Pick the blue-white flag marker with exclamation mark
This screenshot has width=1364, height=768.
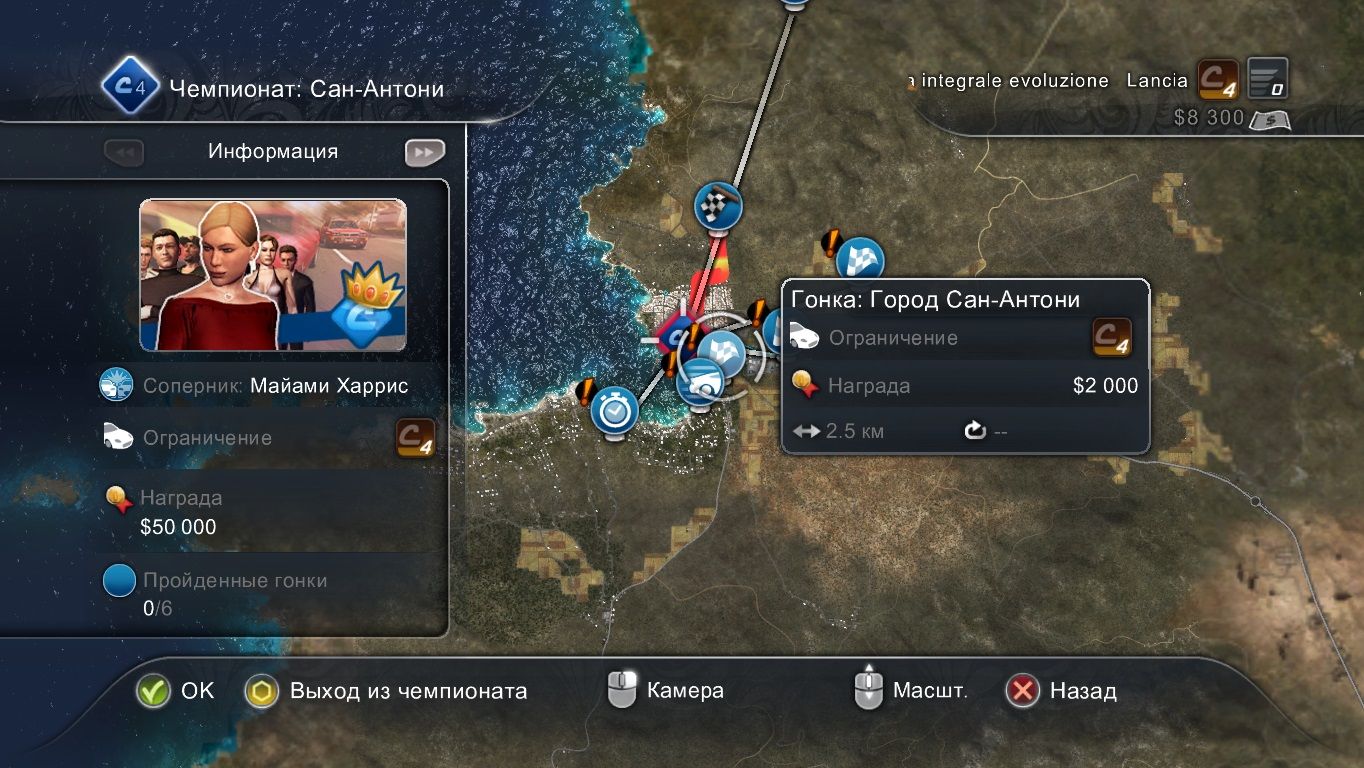859,261
